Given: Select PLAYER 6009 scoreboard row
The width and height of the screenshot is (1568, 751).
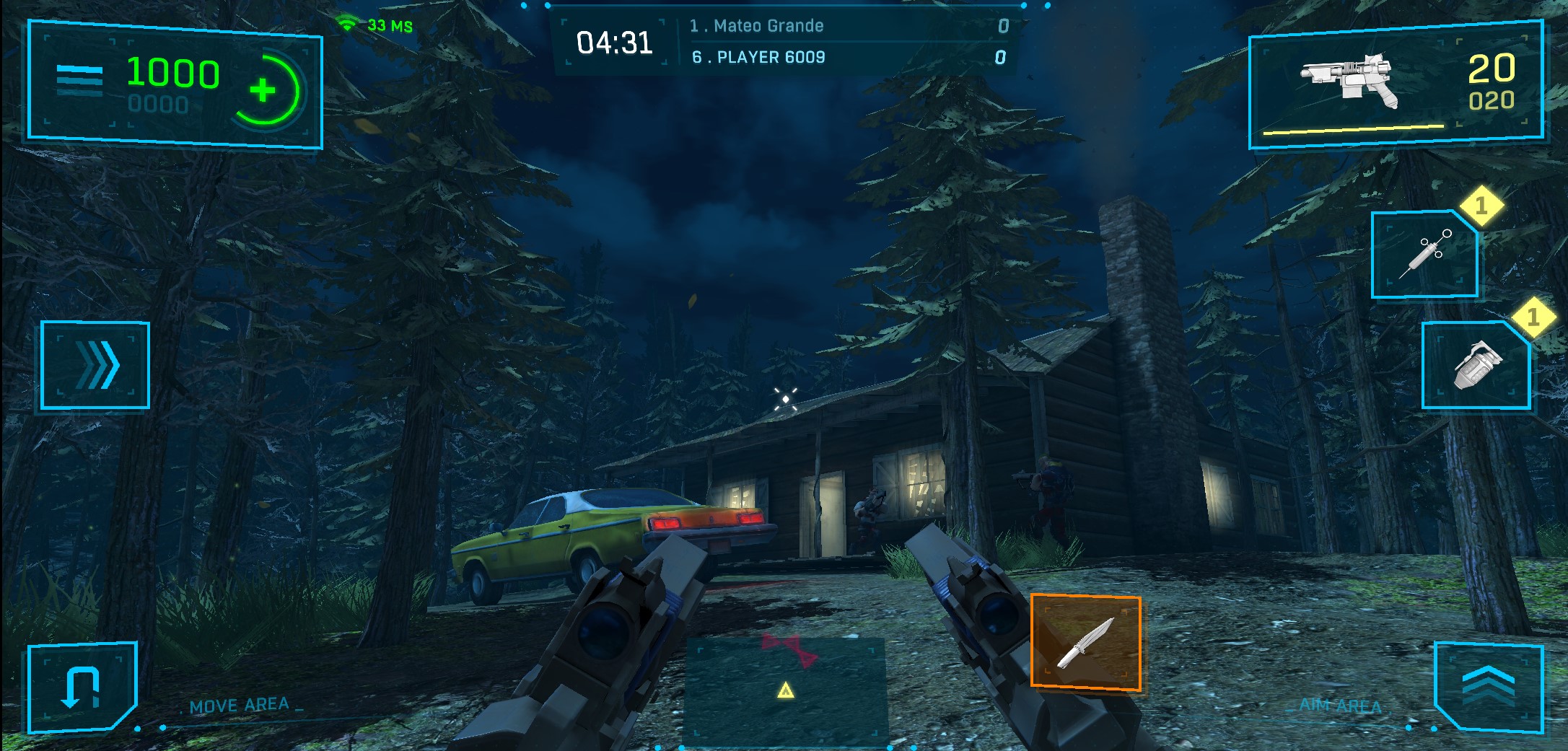Looking at the screenshot, I should click(x=848, y=57).
